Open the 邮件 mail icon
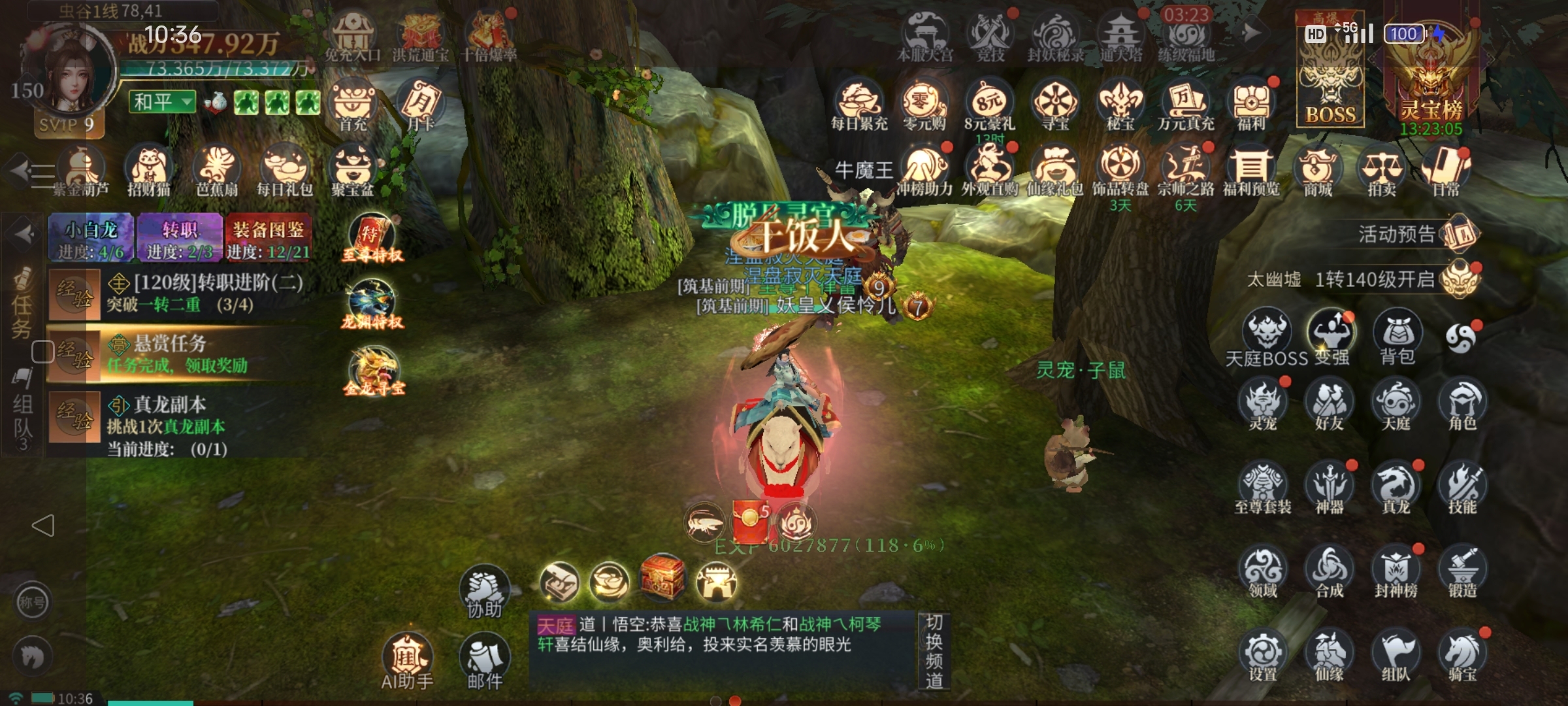The image size is (1568, 706). [485, 660]
